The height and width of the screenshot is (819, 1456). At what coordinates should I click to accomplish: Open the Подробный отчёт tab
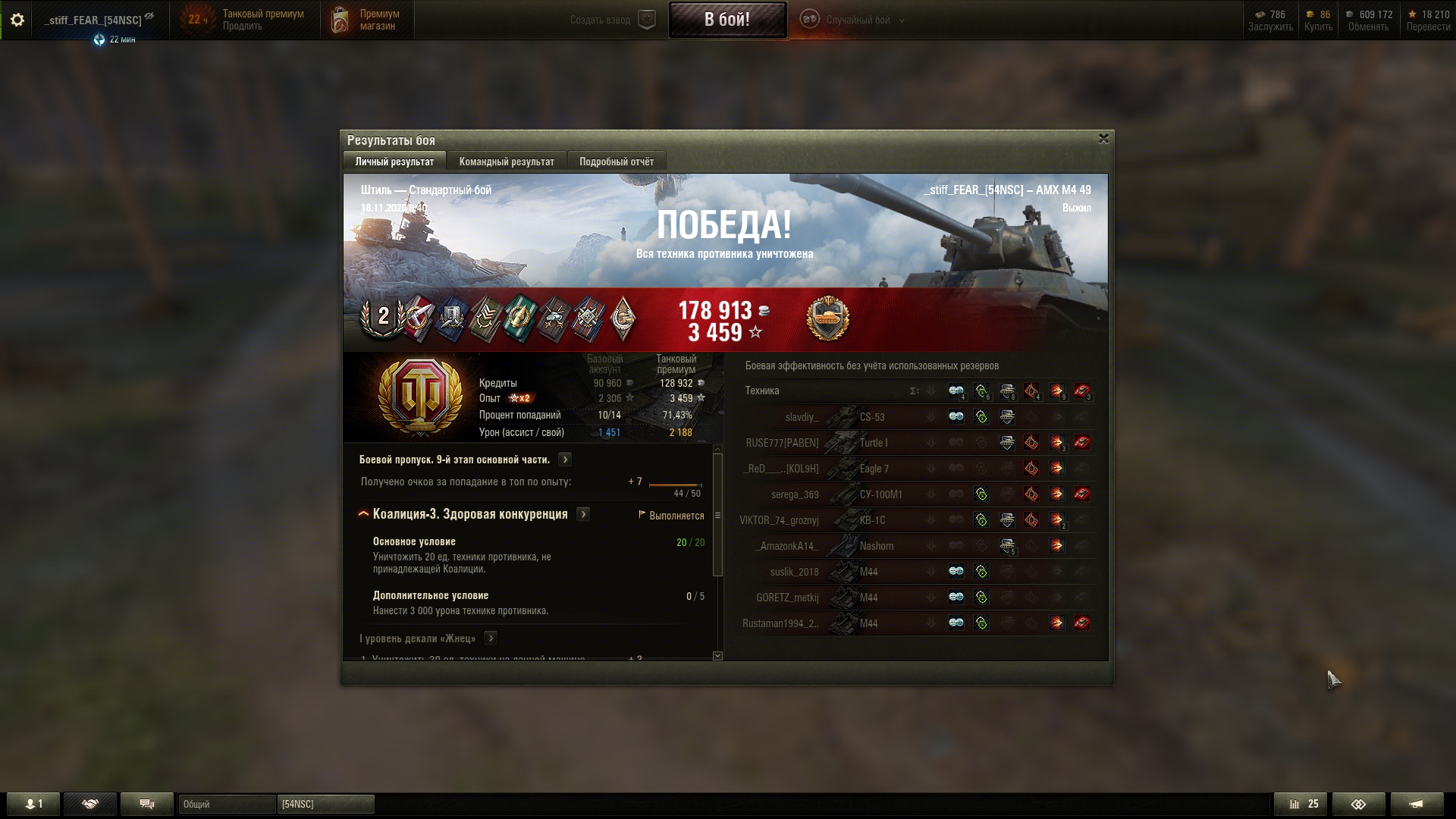[x=616, y=162]
